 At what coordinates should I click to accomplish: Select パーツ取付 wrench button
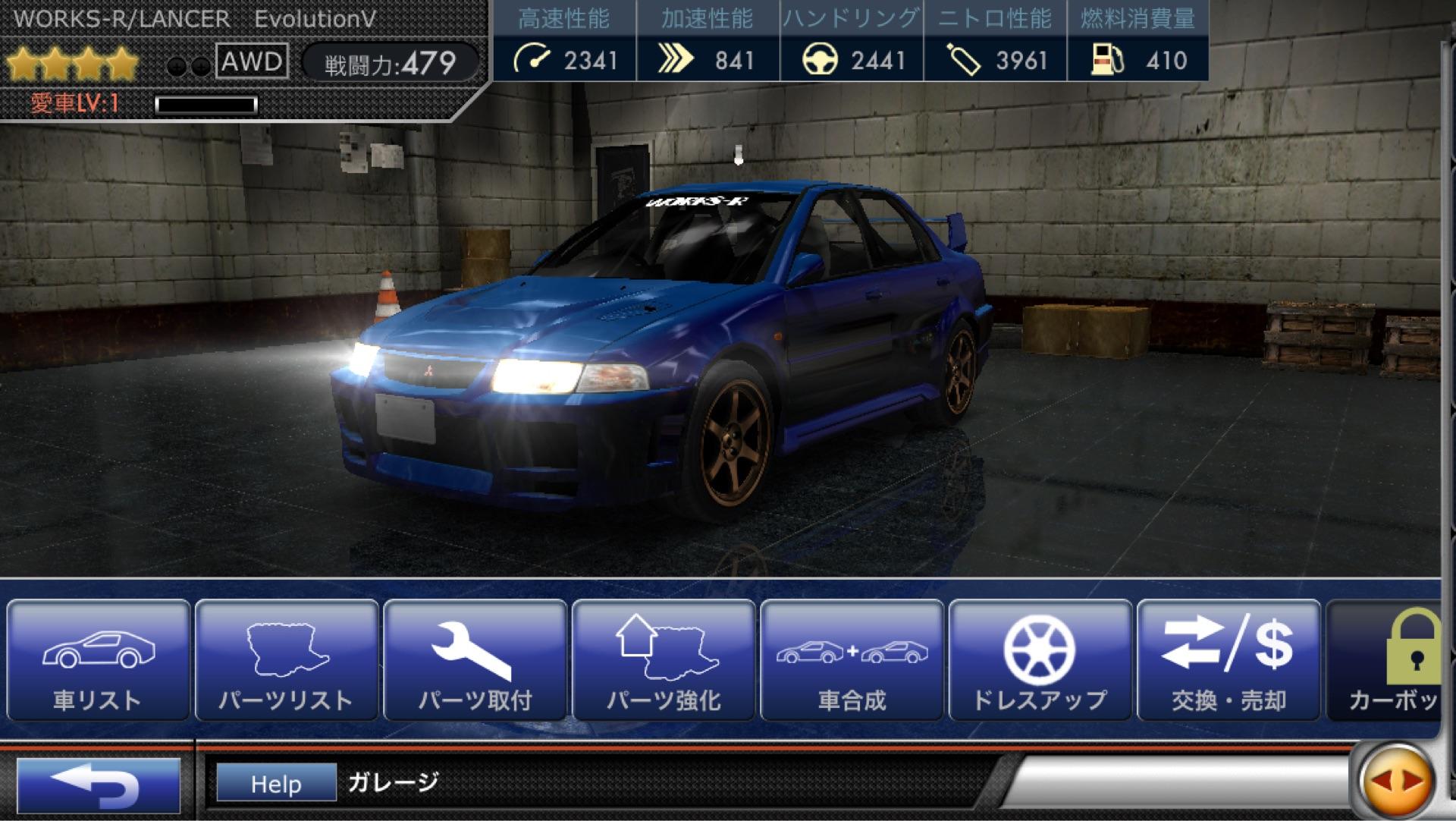(x=475, y=660)
